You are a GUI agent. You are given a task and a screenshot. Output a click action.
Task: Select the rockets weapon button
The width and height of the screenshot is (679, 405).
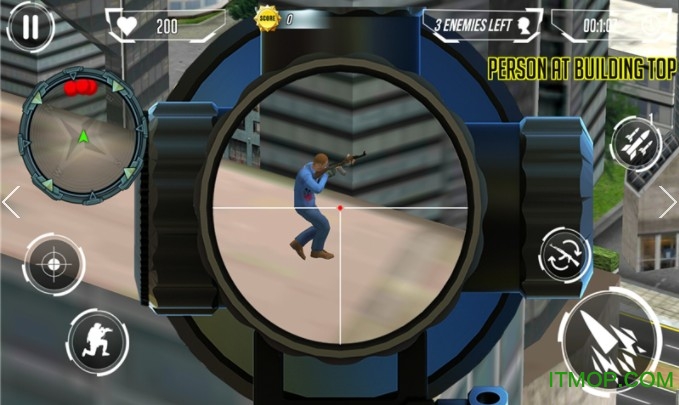pyautogui.click(x=636, y=142)
